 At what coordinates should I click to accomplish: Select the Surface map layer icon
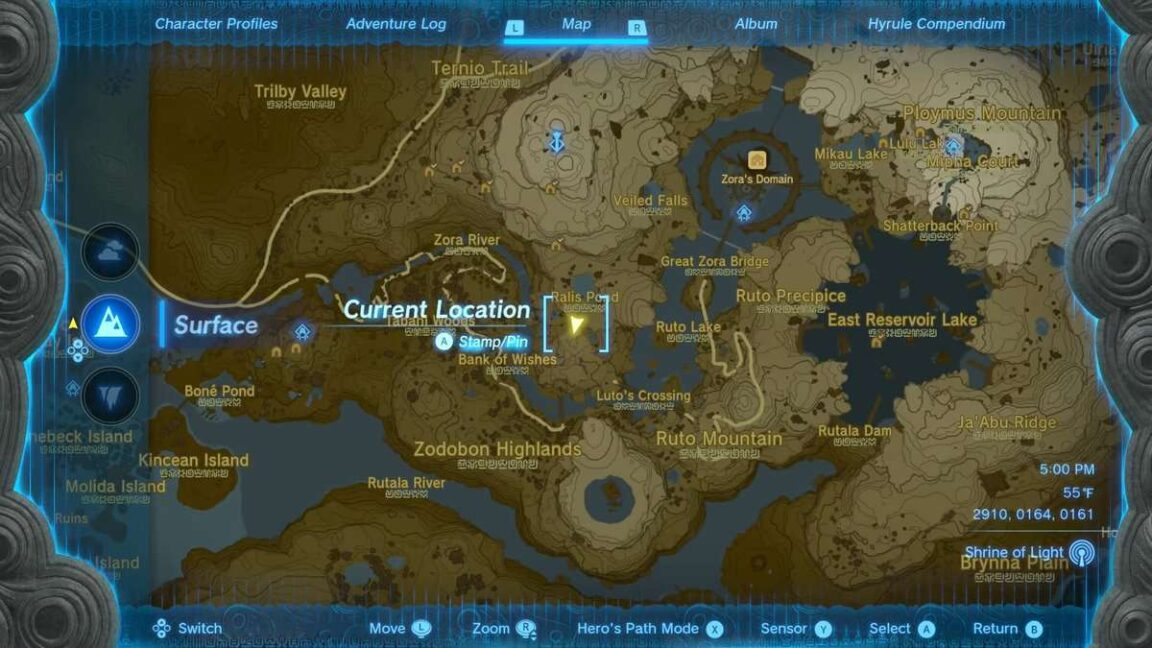click(110, 324)
